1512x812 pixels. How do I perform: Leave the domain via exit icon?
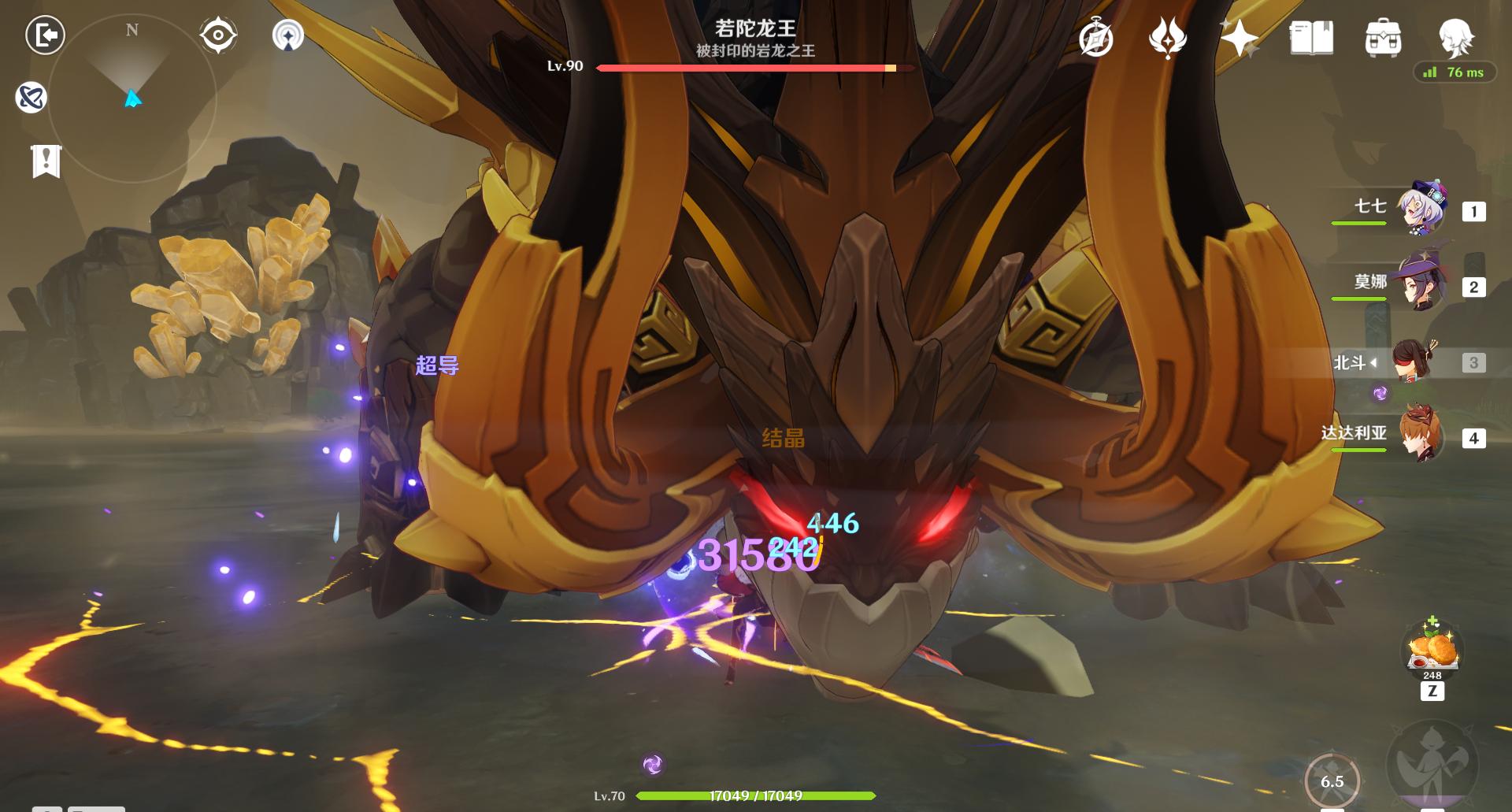click(45, 35)
